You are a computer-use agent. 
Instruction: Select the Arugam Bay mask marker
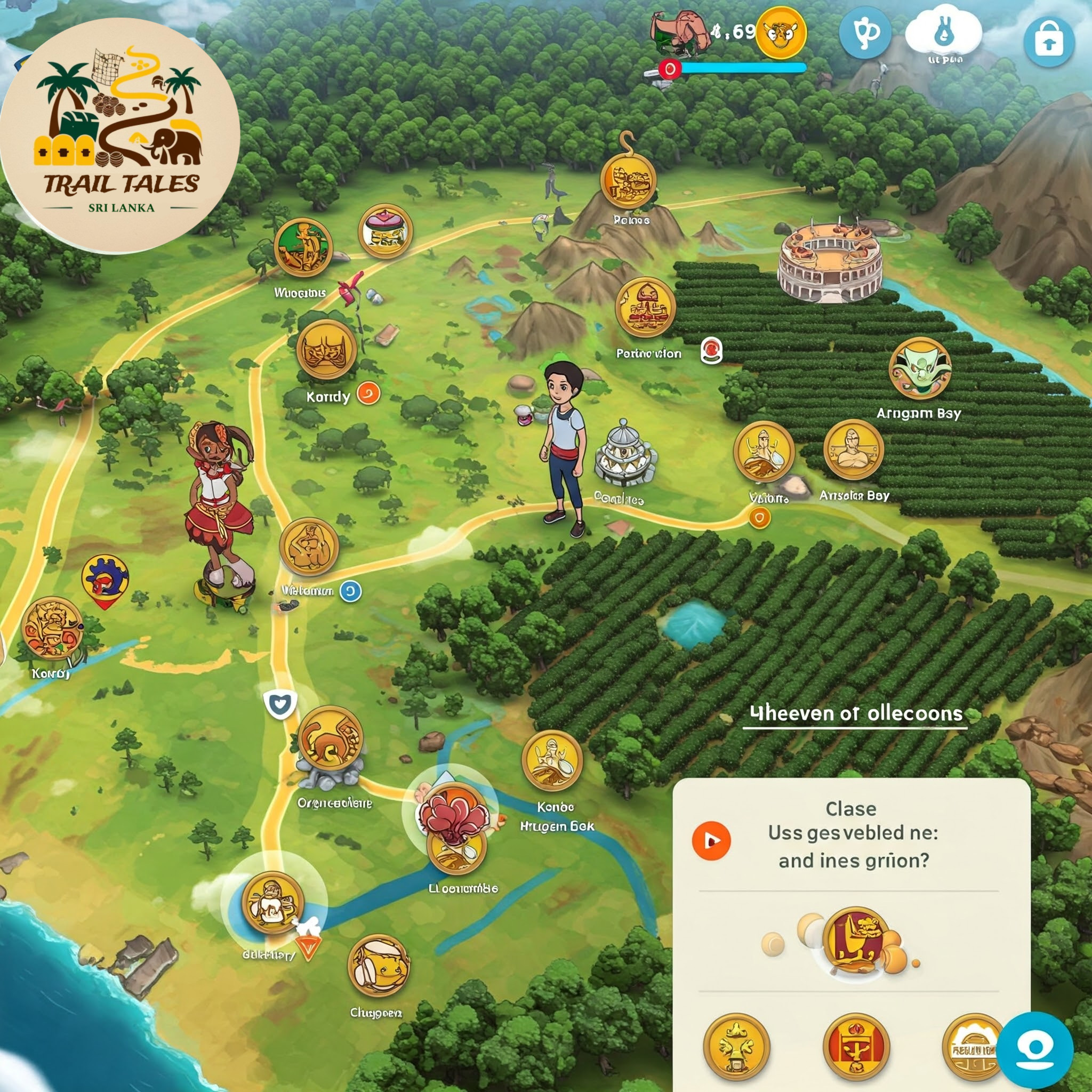click(920, 368)
